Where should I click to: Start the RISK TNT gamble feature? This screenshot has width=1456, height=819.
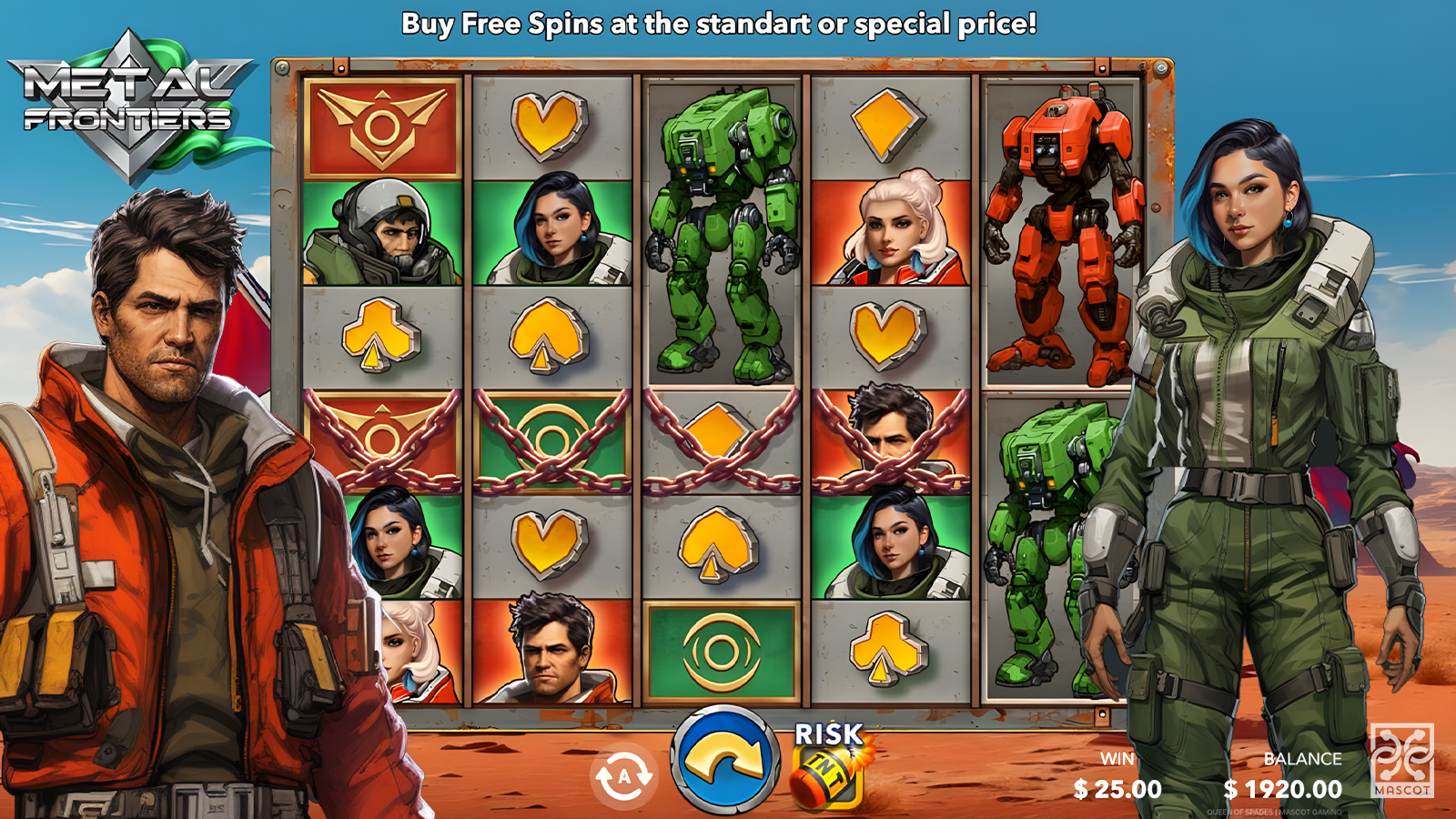point(827,766)
